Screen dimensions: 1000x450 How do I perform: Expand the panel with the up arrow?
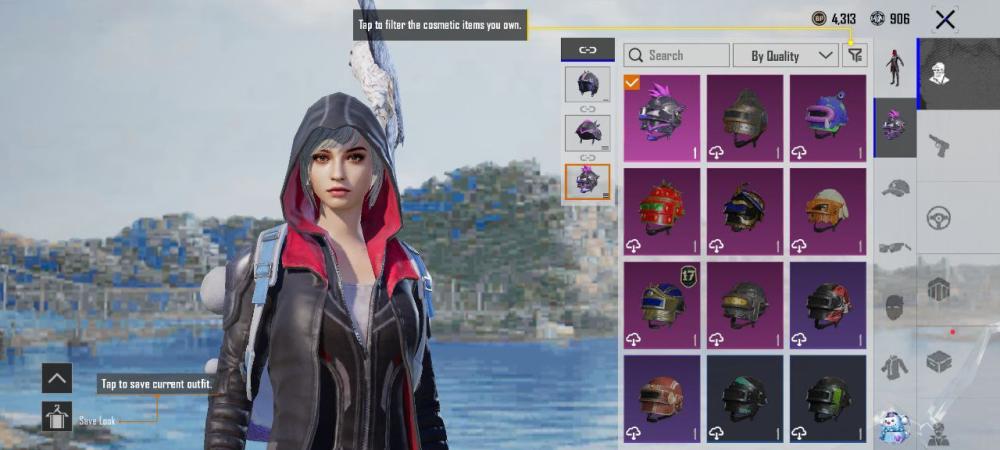56,378
